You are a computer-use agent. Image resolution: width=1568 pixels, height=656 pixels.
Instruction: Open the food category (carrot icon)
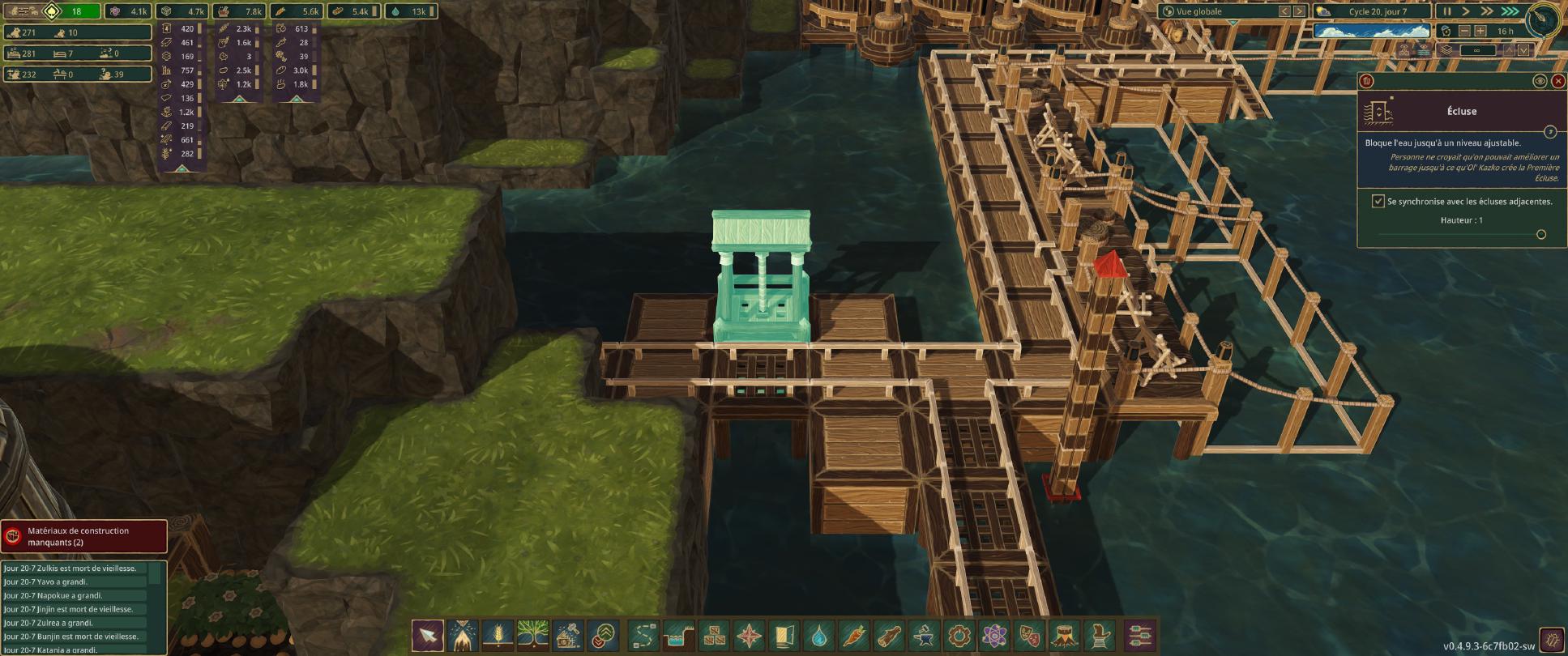[854, 636]
